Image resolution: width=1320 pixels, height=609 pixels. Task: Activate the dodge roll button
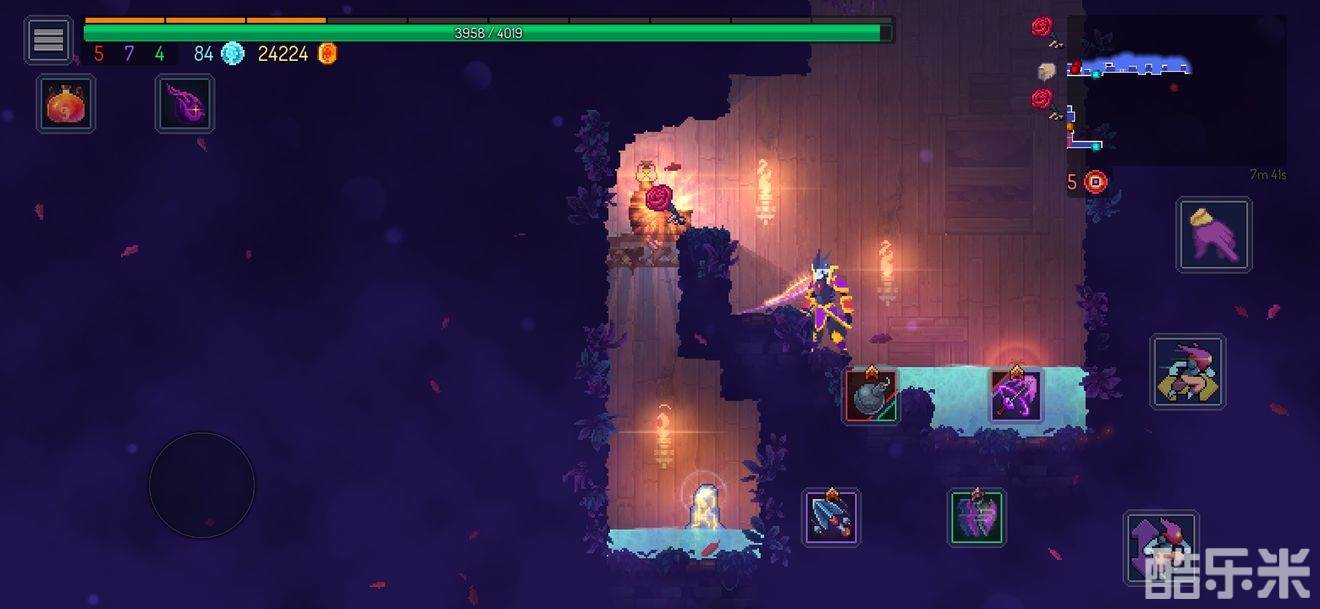[x=1187, y=371]
